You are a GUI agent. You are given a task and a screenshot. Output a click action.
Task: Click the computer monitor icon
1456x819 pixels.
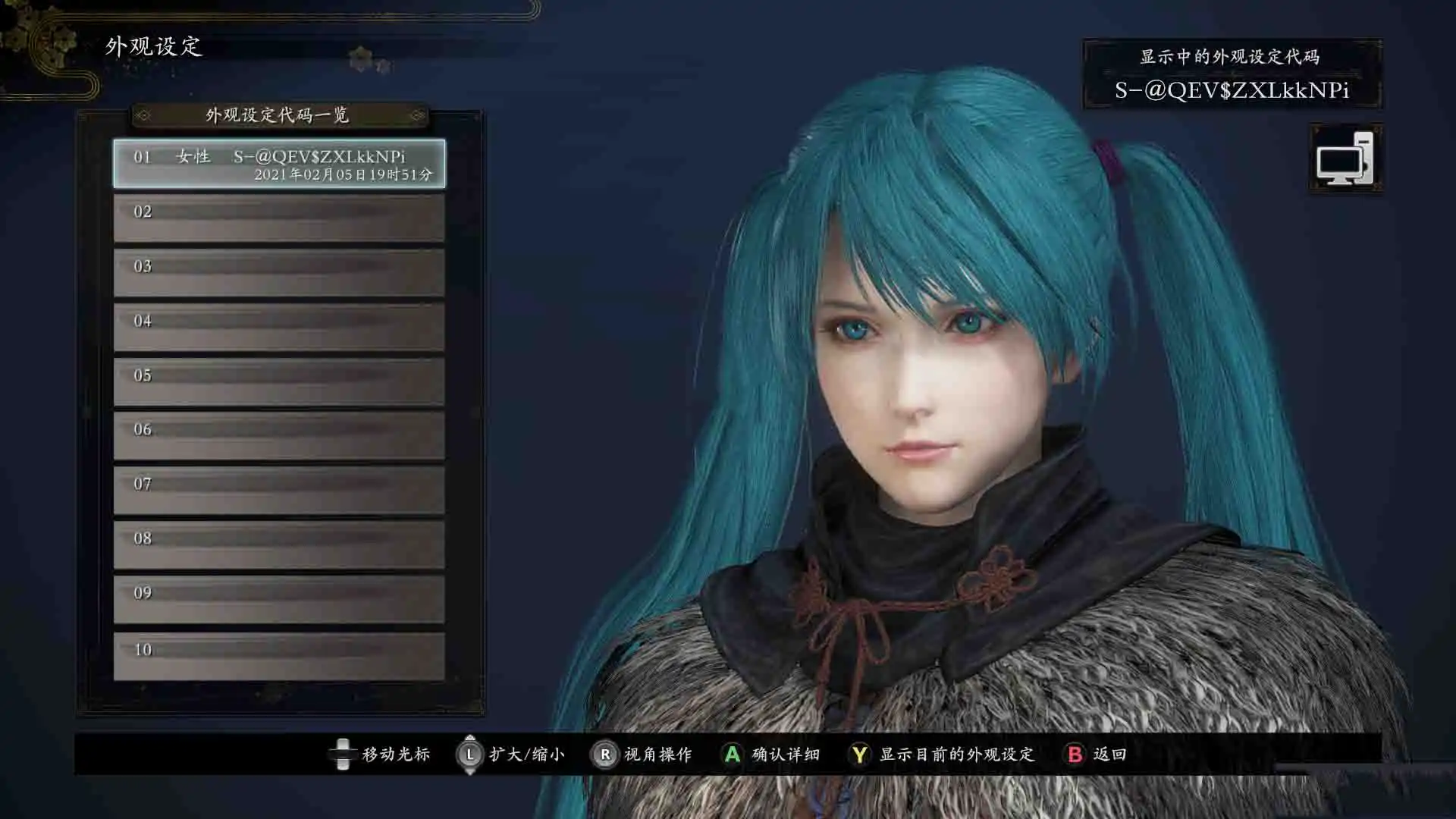1345,158
